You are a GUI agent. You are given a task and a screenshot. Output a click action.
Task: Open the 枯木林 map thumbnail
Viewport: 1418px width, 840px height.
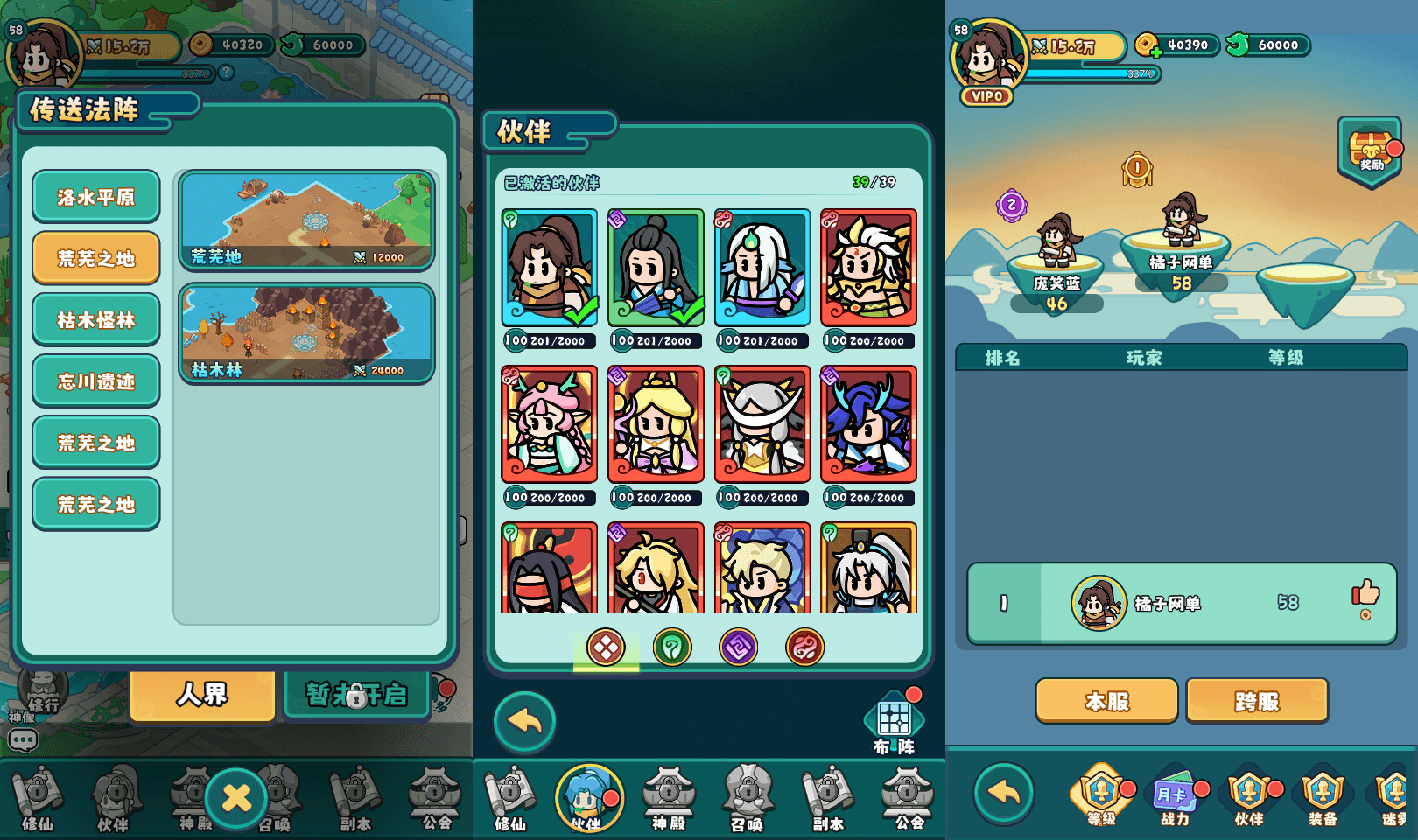tap(306, 333)
